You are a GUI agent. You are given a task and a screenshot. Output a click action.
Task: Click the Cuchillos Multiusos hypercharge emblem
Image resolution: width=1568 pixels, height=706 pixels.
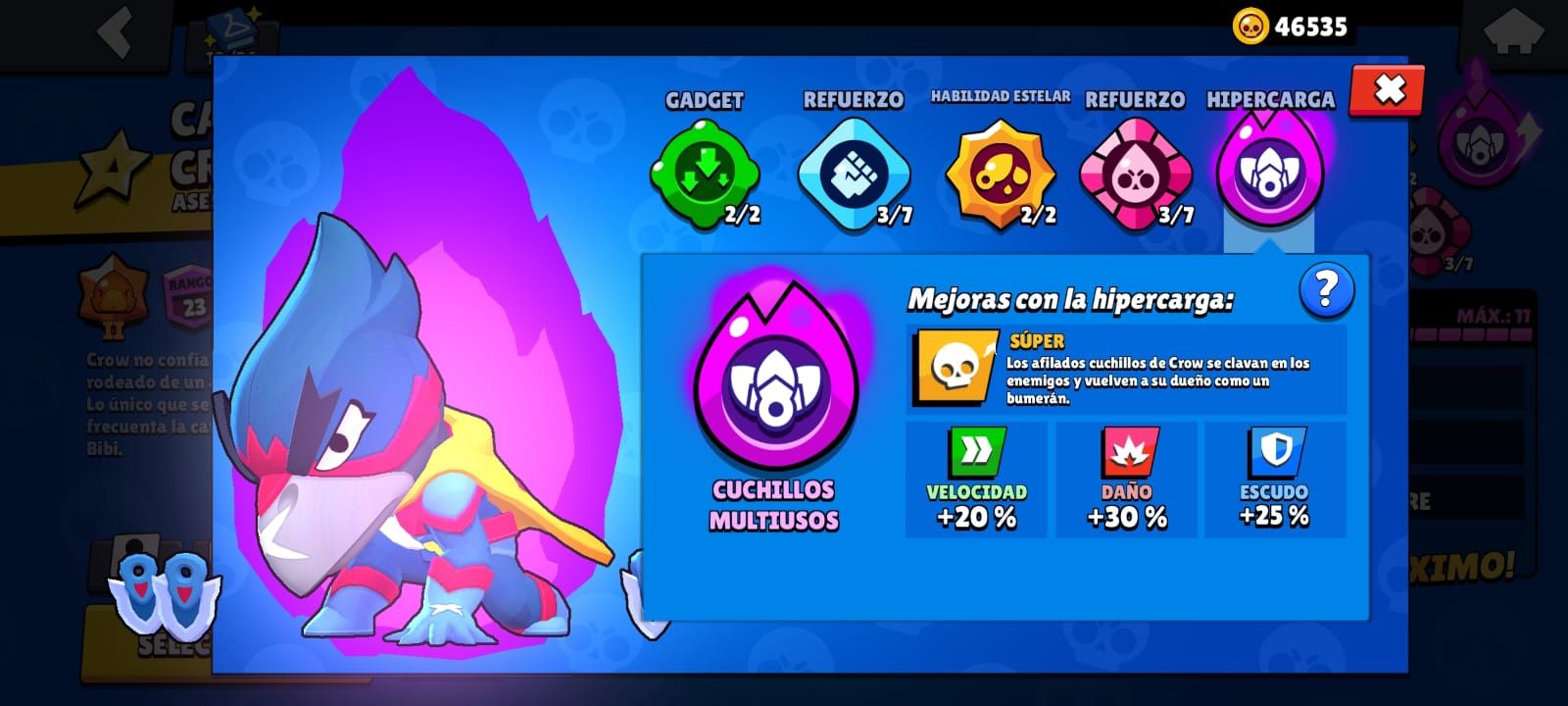774,387
